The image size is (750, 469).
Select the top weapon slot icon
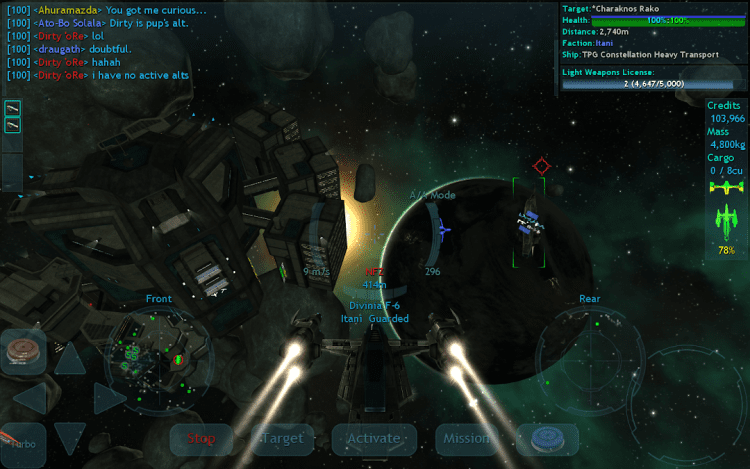[14, 108]
